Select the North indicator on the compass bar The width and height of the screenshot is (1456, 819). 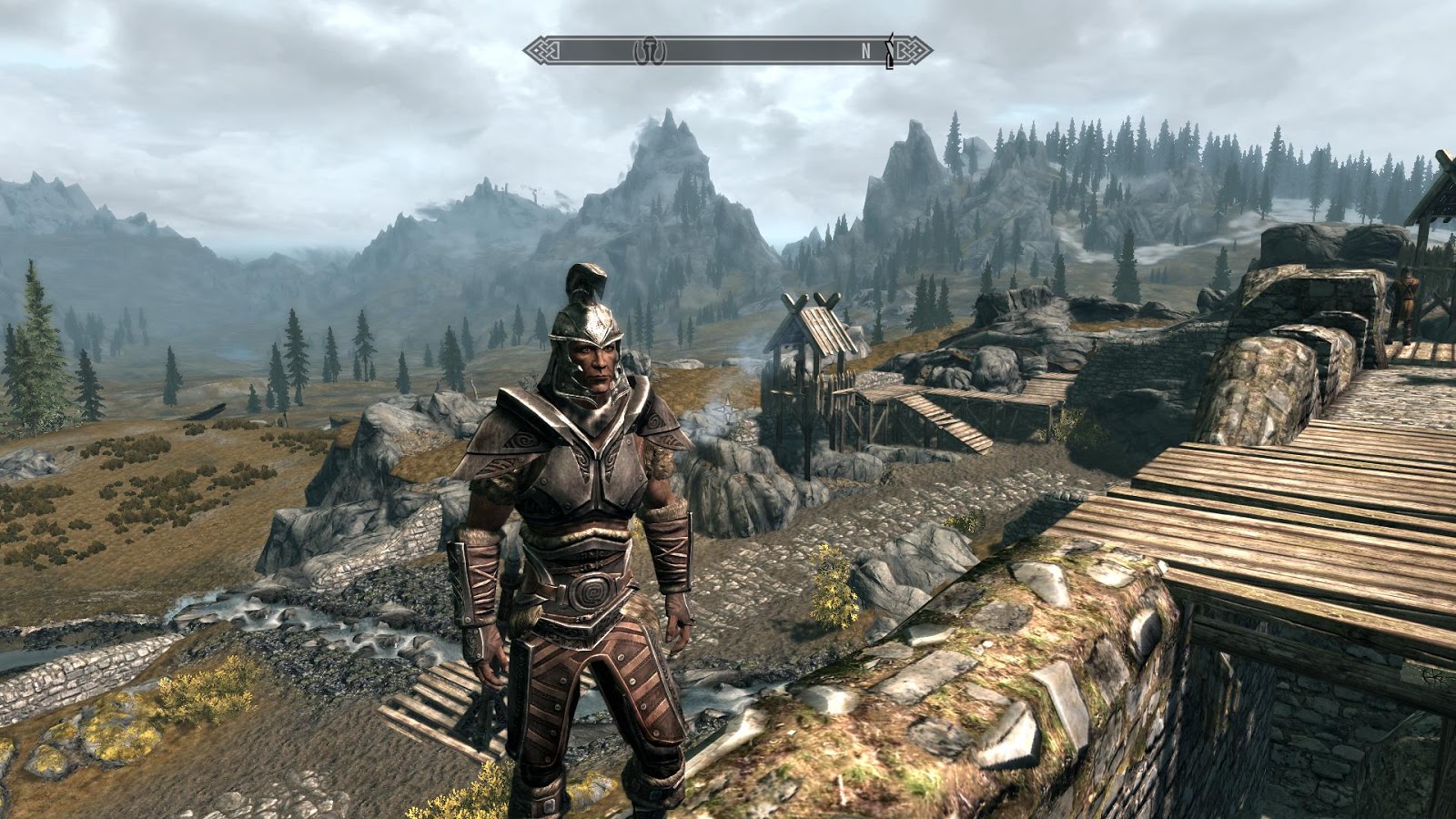point(866,52)
